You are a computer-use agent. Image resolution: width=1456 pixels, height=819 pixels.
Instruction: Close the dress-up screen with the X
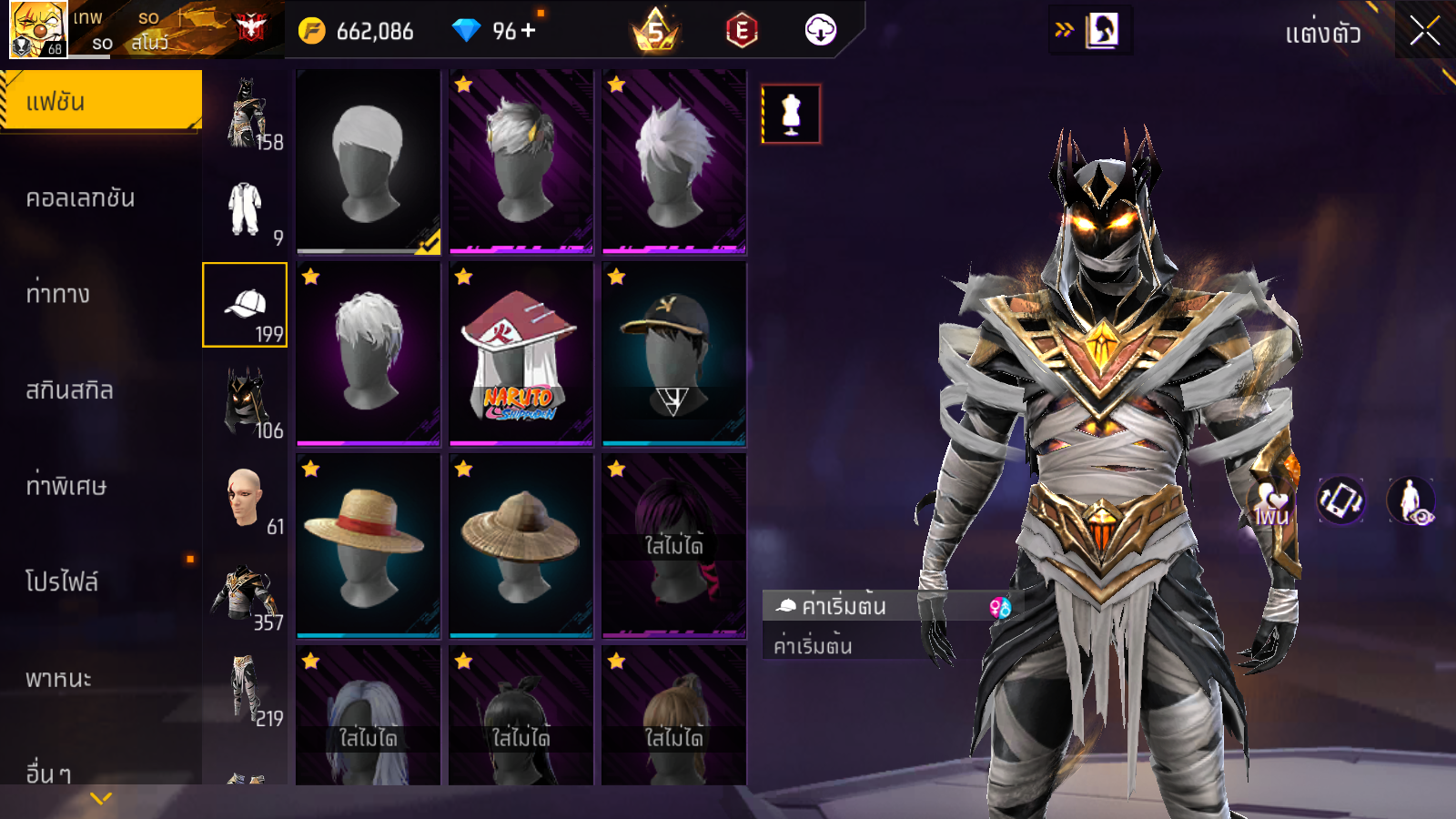tap(1425, 32)
